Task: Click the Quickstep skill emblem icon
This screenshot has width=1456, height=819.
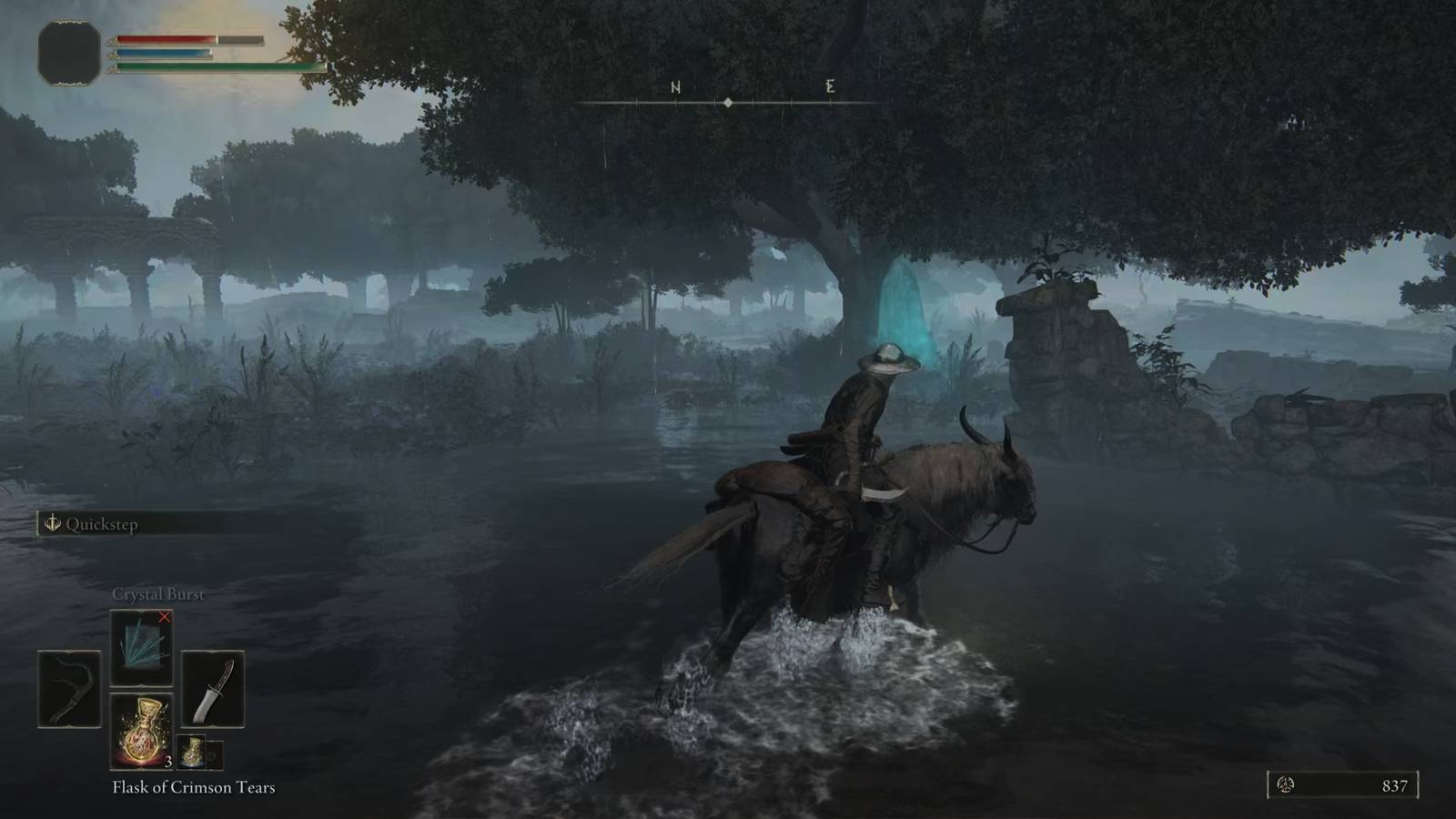Action: tap(52, 523)
